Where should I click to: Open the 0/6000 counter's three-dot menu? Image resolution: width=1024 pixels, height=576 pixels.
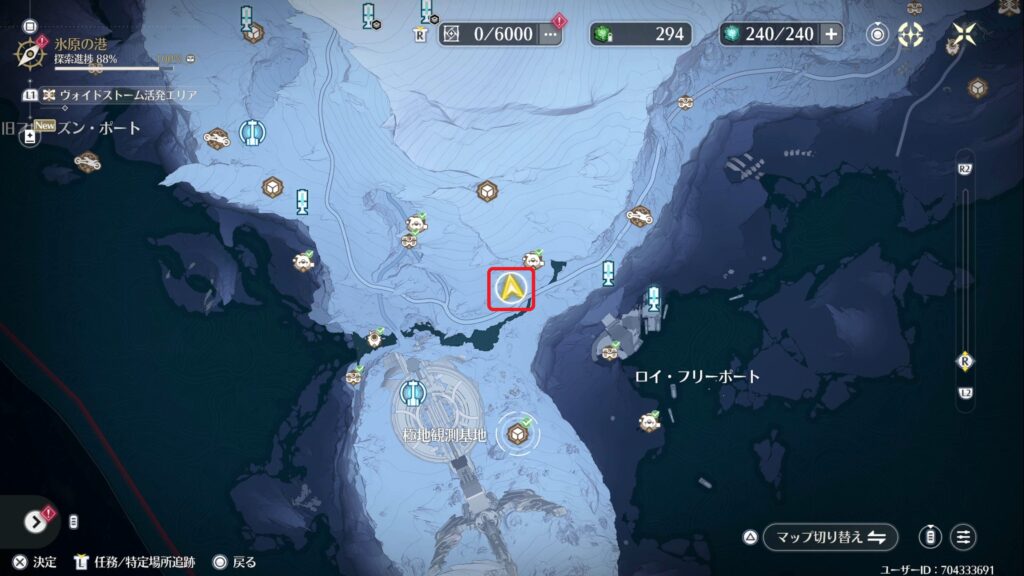[x=551, y=34]
